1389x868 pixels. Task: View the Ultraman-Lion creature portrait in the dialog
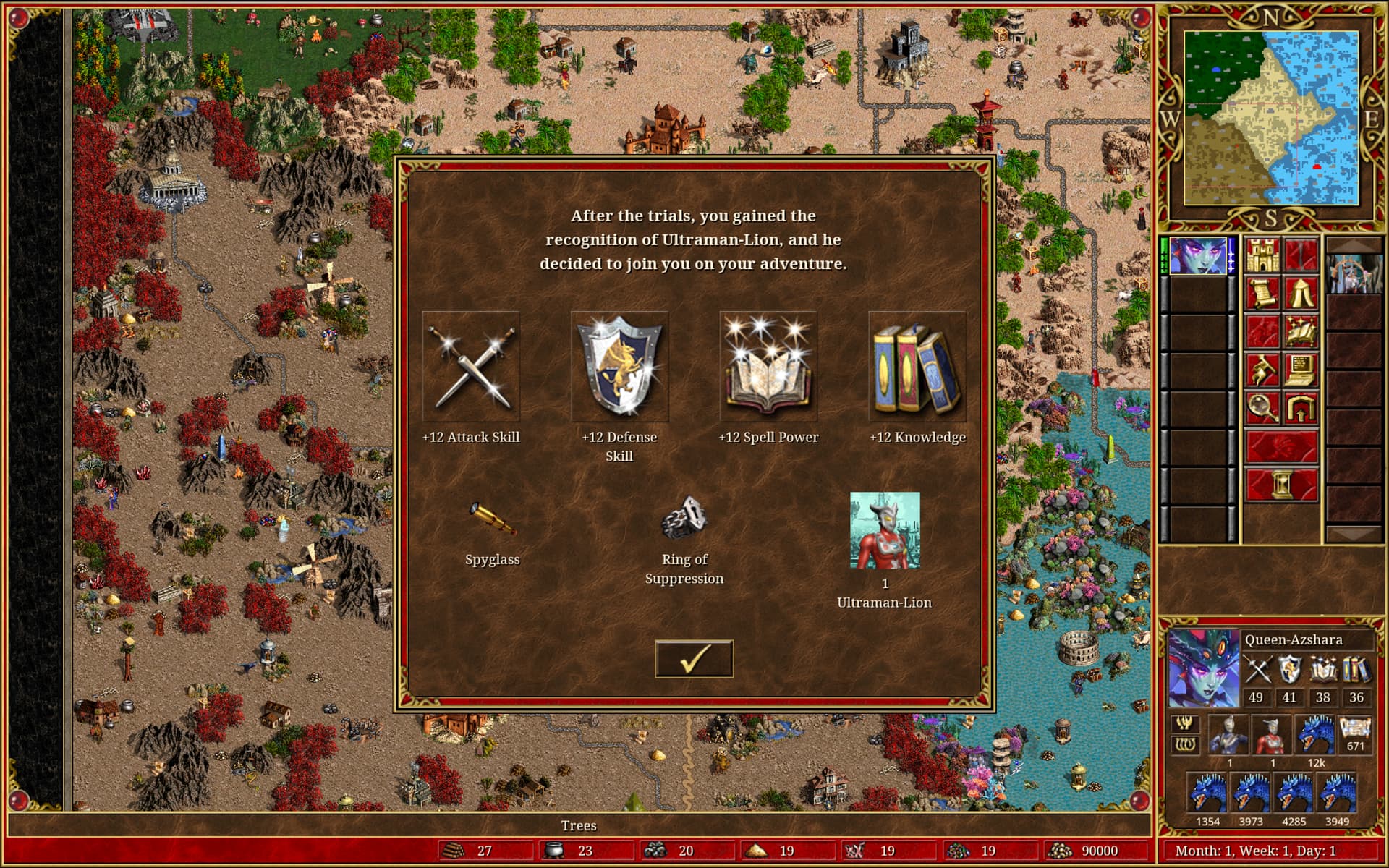click(885, 530)
